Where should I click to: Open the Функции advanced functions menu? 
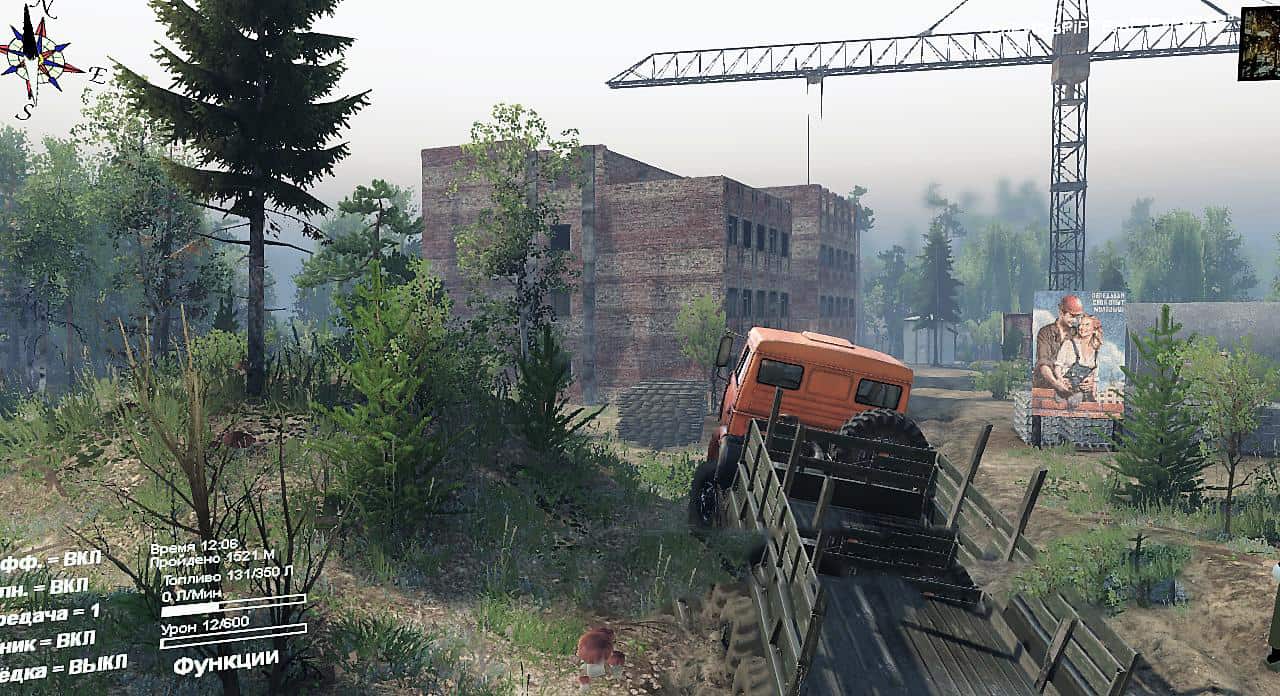(225, 661)
